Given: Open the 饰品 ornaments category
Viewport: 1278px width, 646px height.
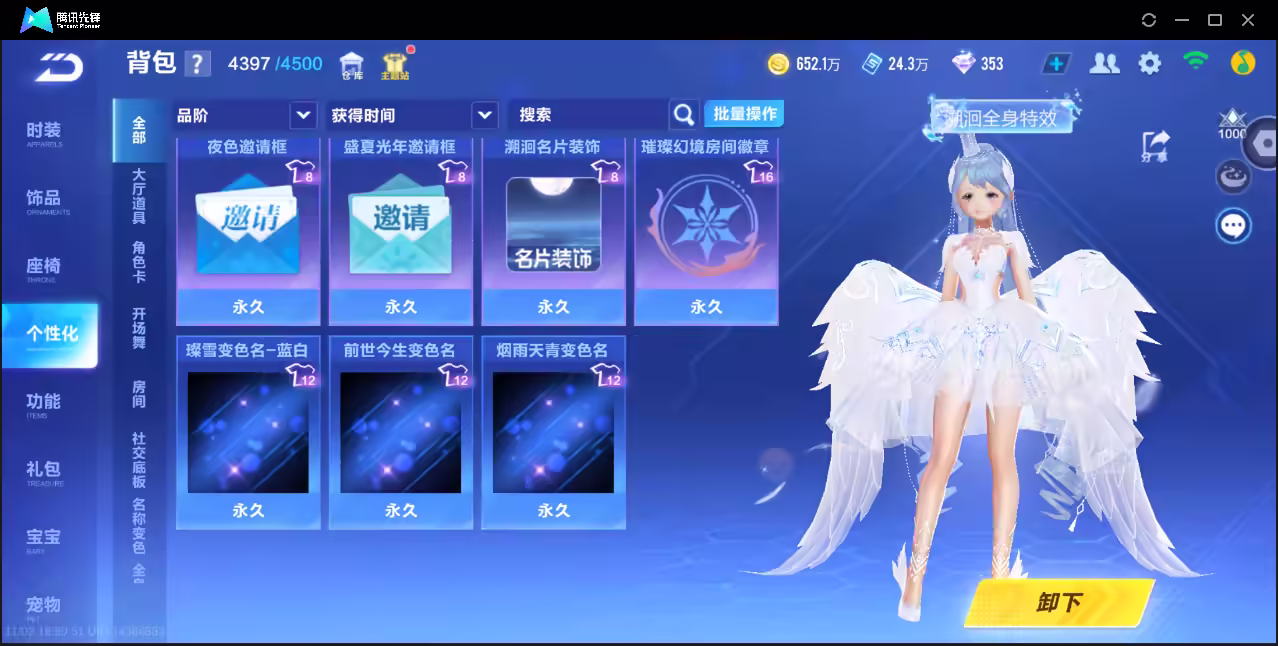Looking at the screenshot, I should [44, 200].
